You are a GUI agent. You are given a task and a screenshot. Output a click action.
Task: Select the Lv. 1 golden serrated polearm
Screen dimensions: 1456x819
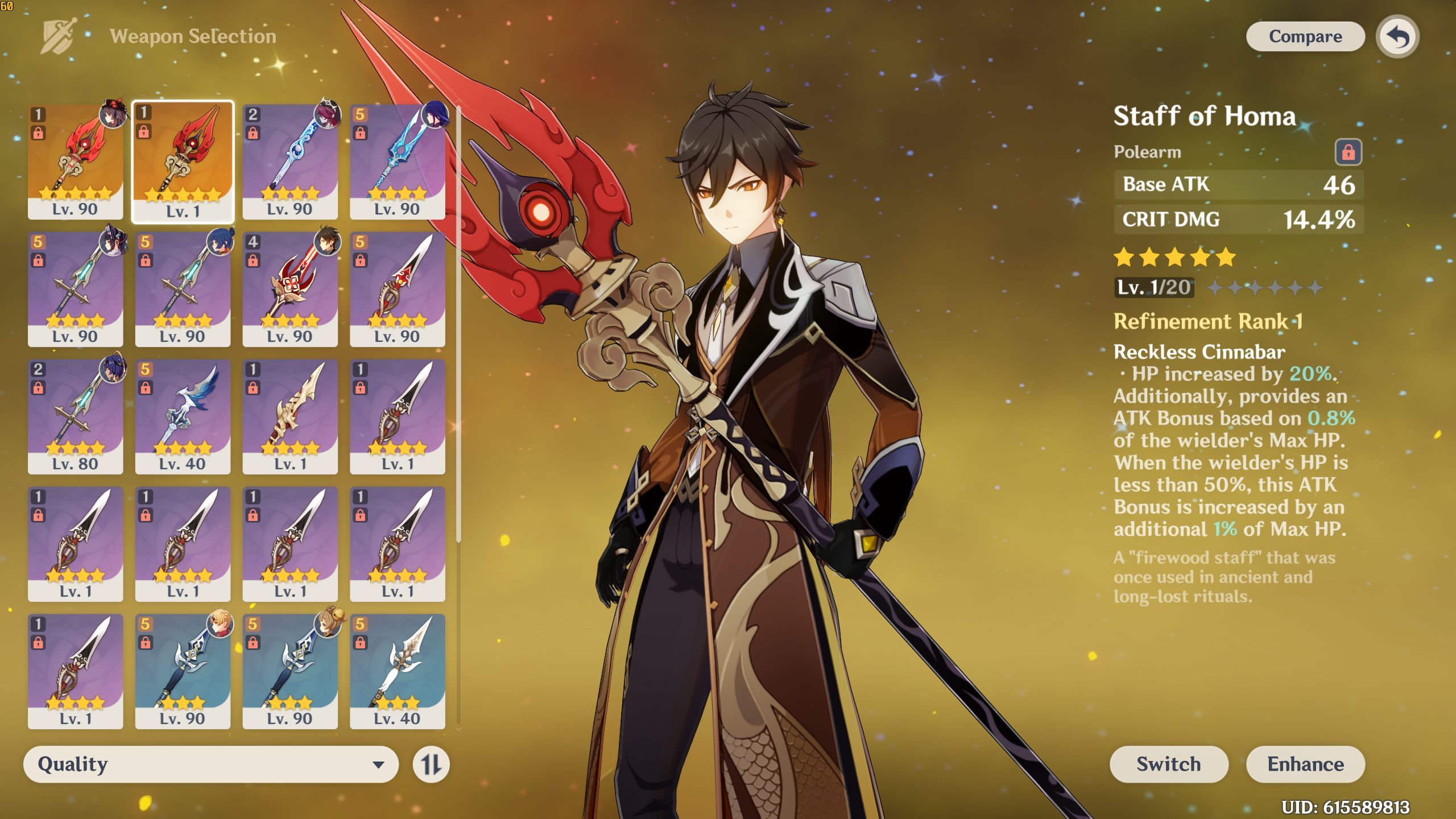(289, 416)
